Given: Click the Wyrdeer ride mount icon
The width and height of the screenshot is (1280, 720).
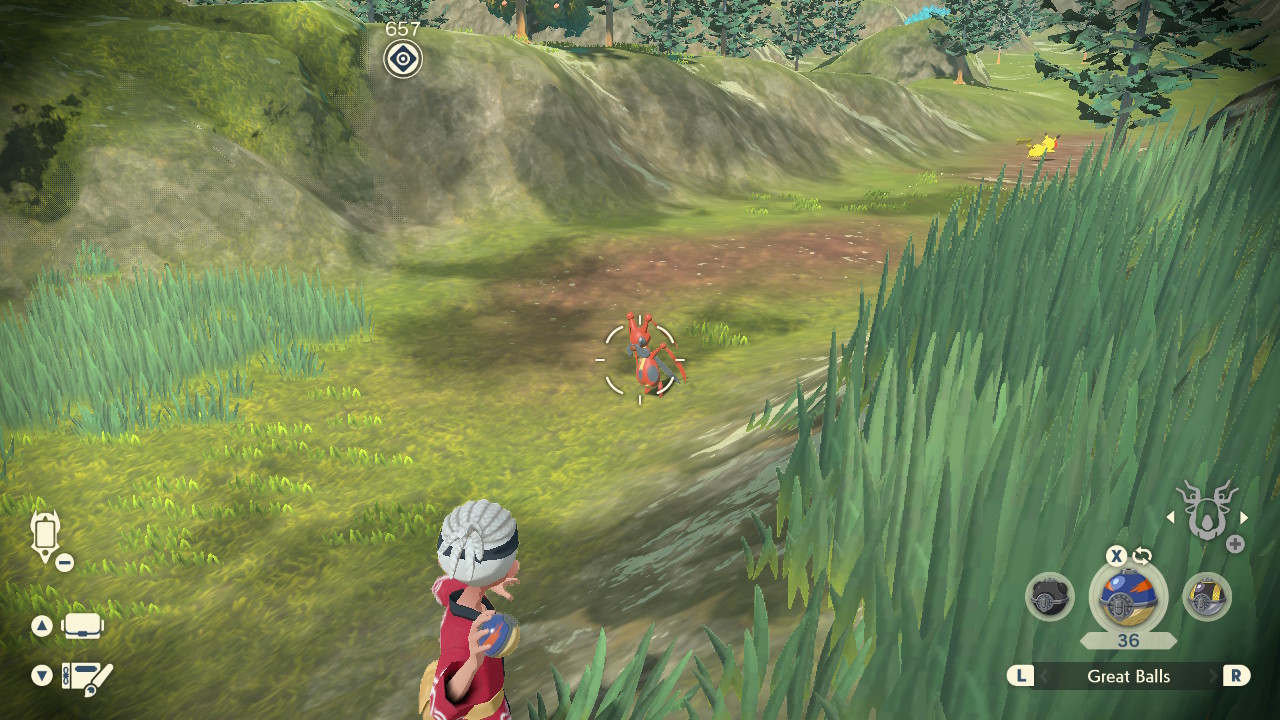Looking at the screenshot, I should [1206, 510].
